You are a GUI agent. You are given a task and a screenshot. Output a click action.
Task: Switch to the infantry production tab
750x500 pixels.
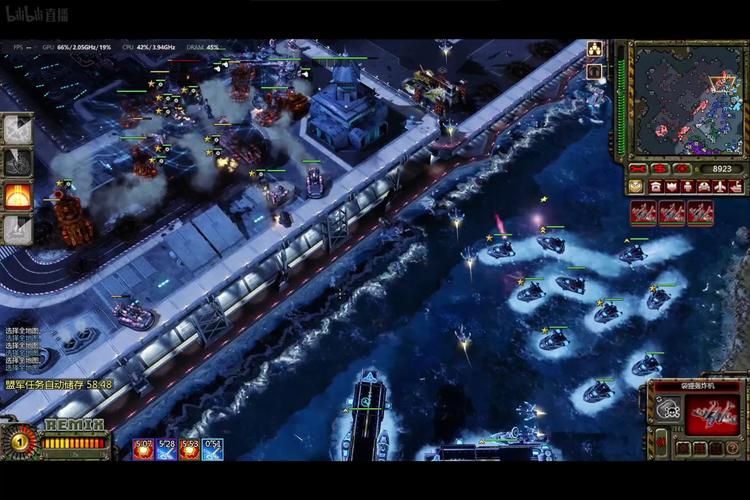point(688,186)
